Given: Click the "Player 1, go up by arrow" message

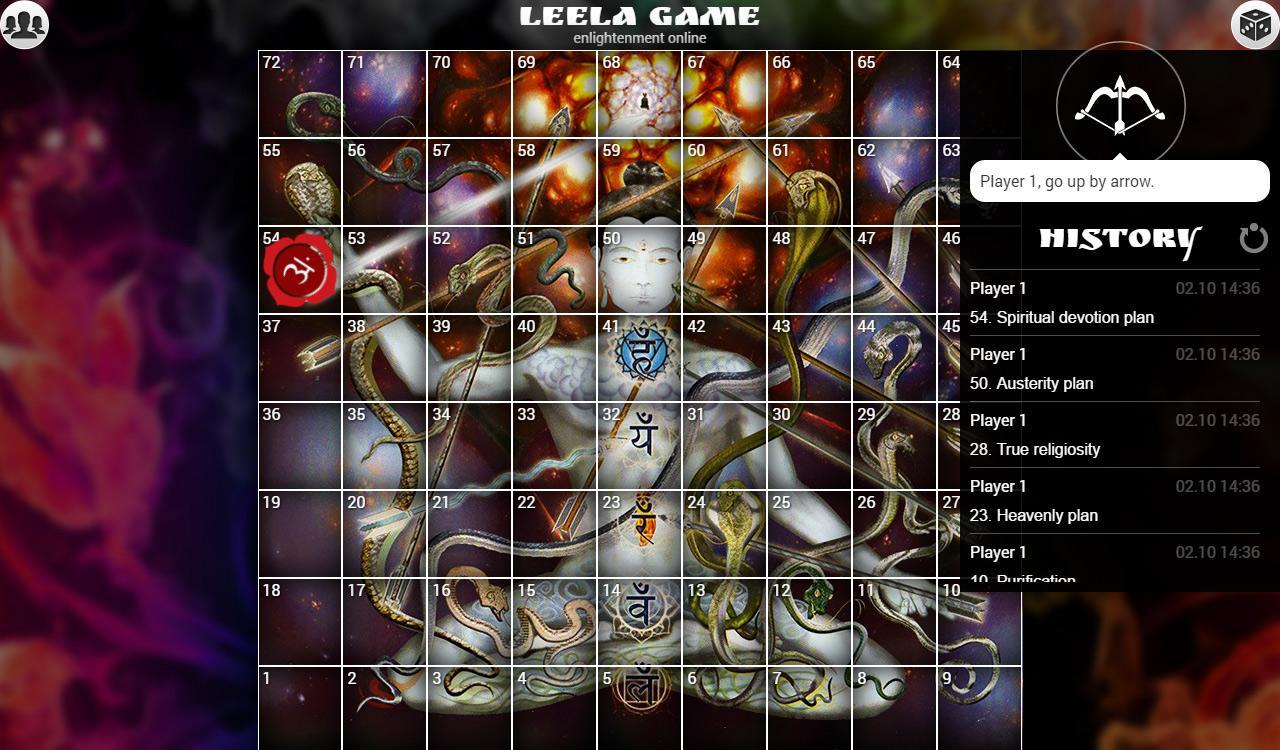Looking at the screenshot, I should [x=1119, y=181].
